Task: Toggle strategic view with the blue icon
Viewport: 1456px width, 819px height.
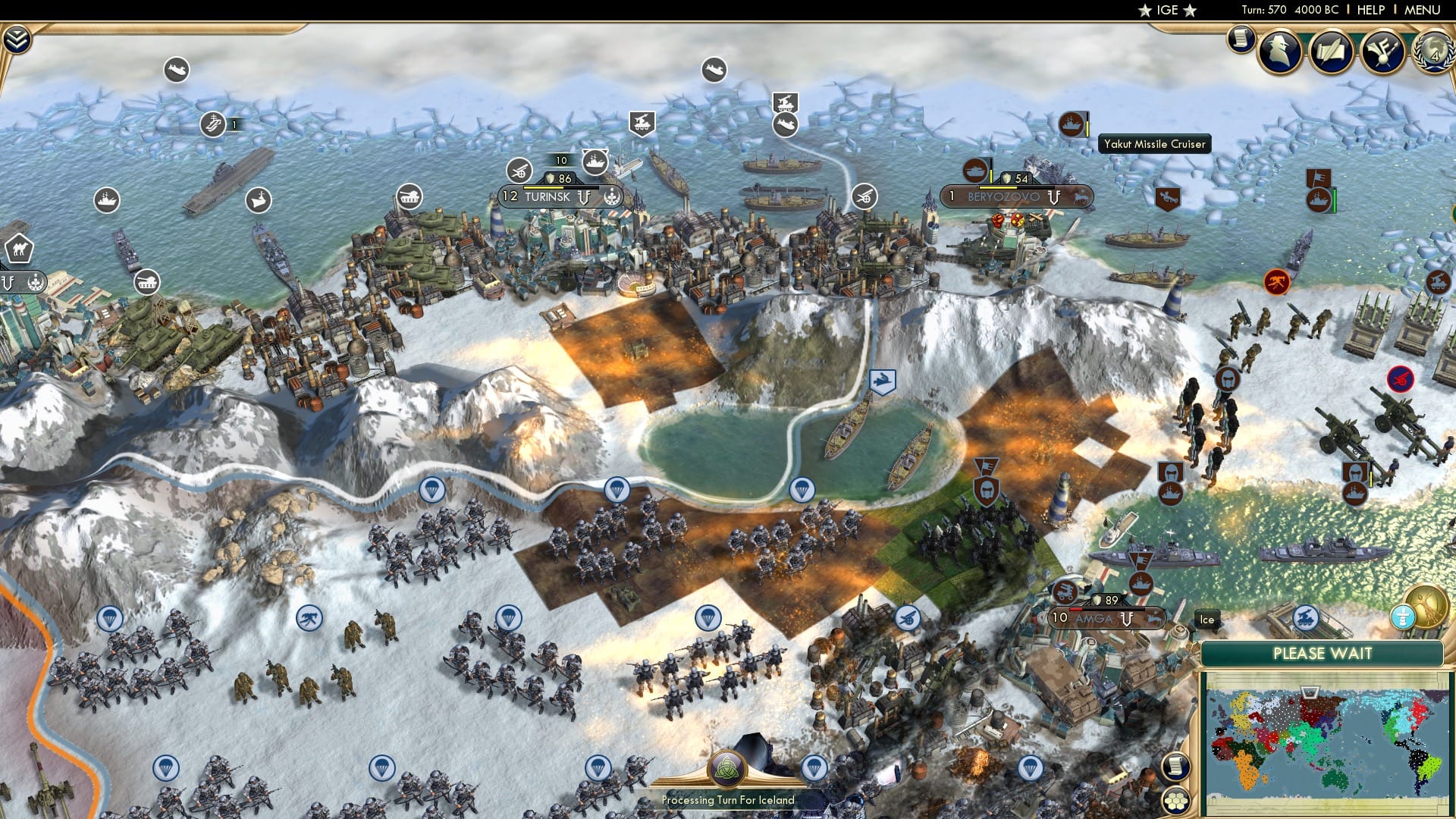Action: [1403, 617]
